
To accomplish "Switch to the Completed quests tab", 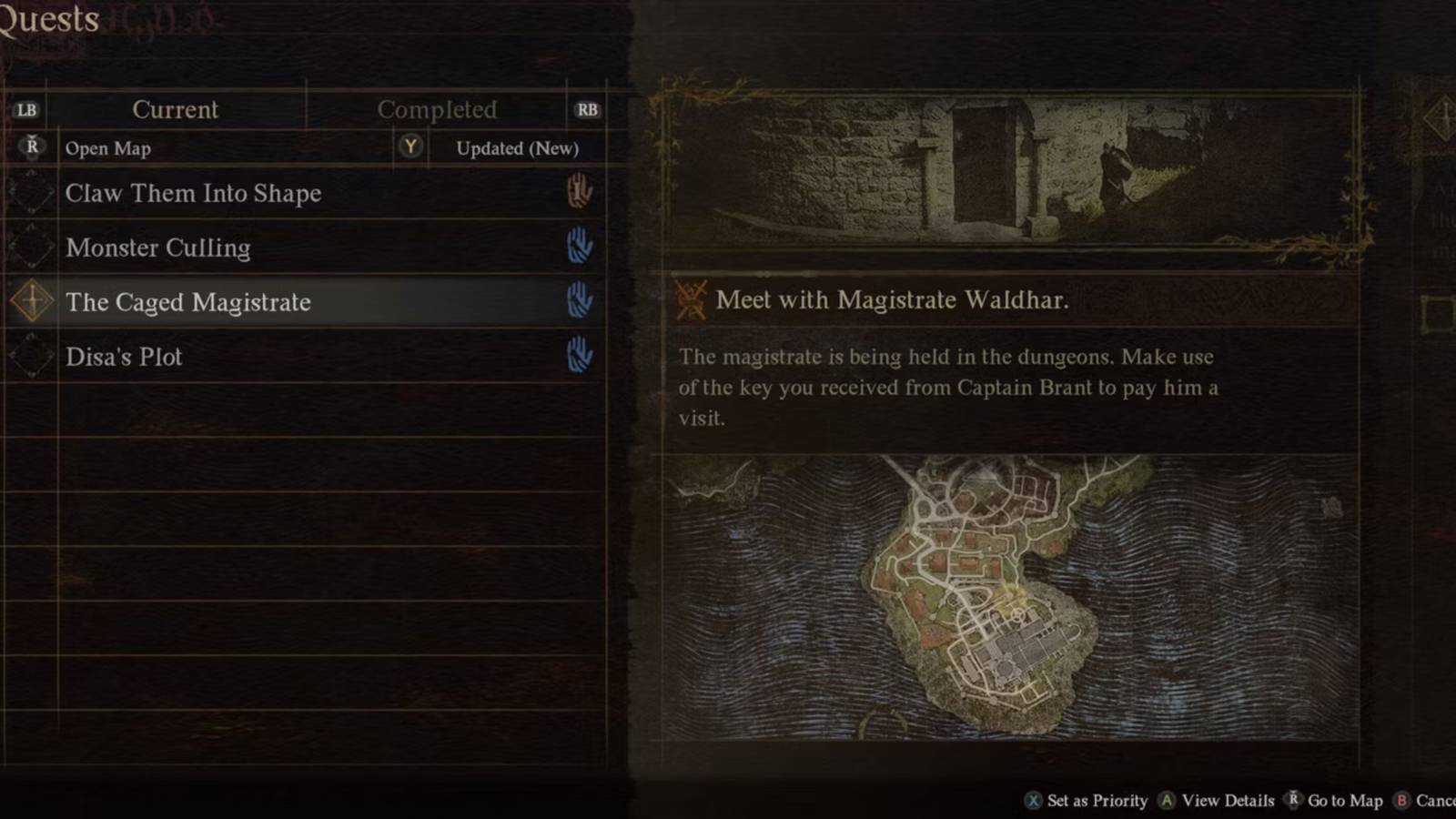I will 438,109.
